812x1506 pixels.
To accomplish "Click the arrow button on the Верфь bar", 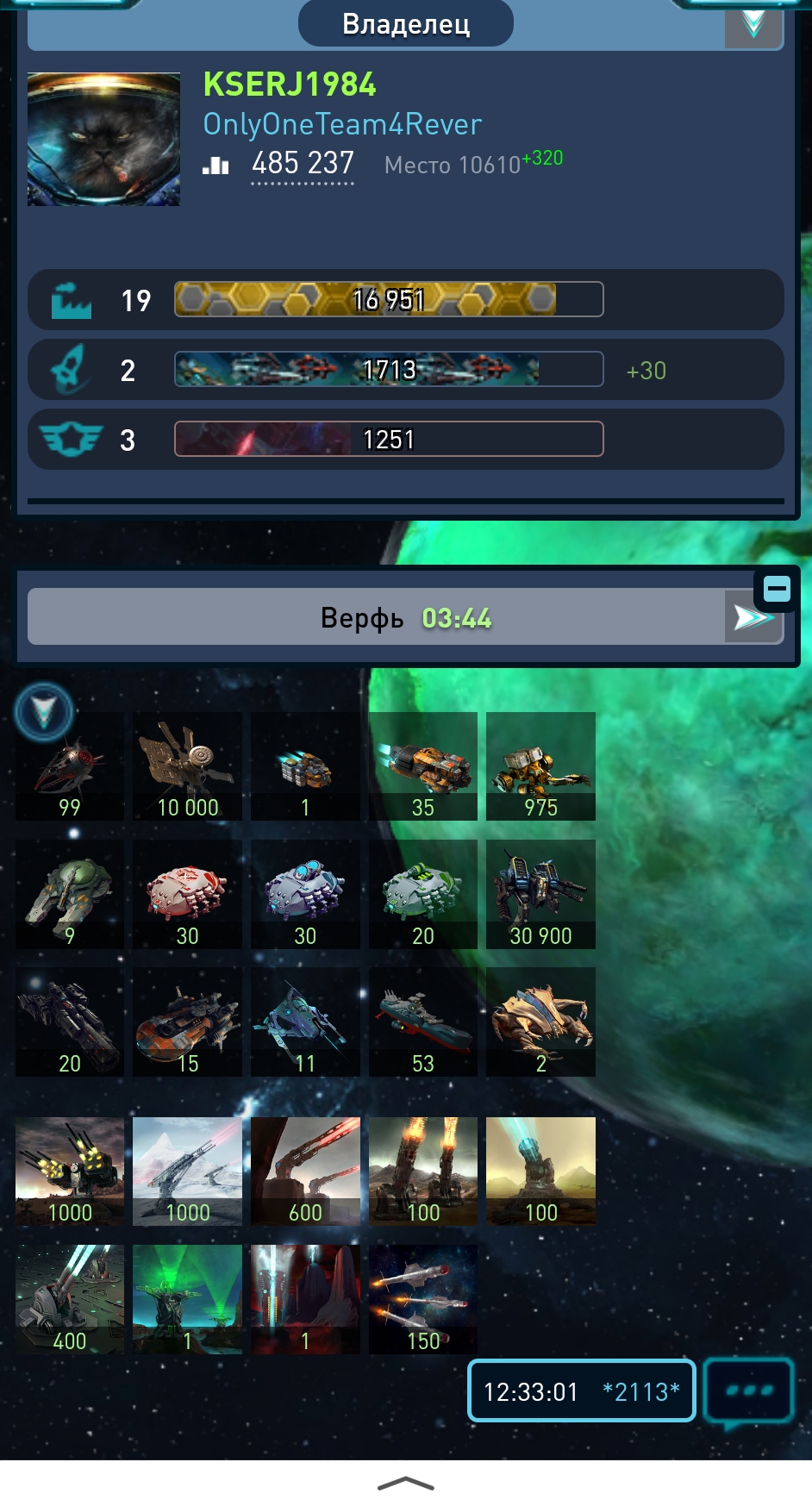I will point(752,617).
